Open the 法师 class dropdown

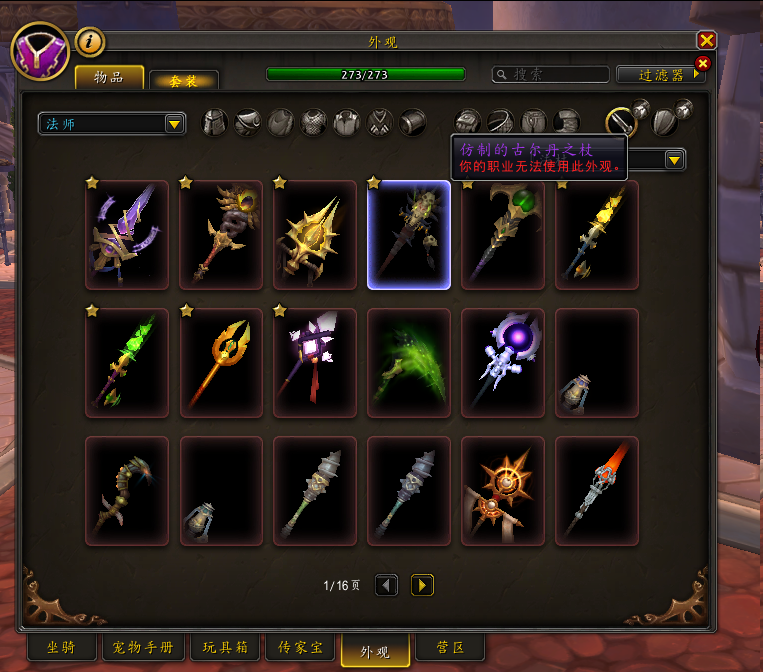[112, 123]
